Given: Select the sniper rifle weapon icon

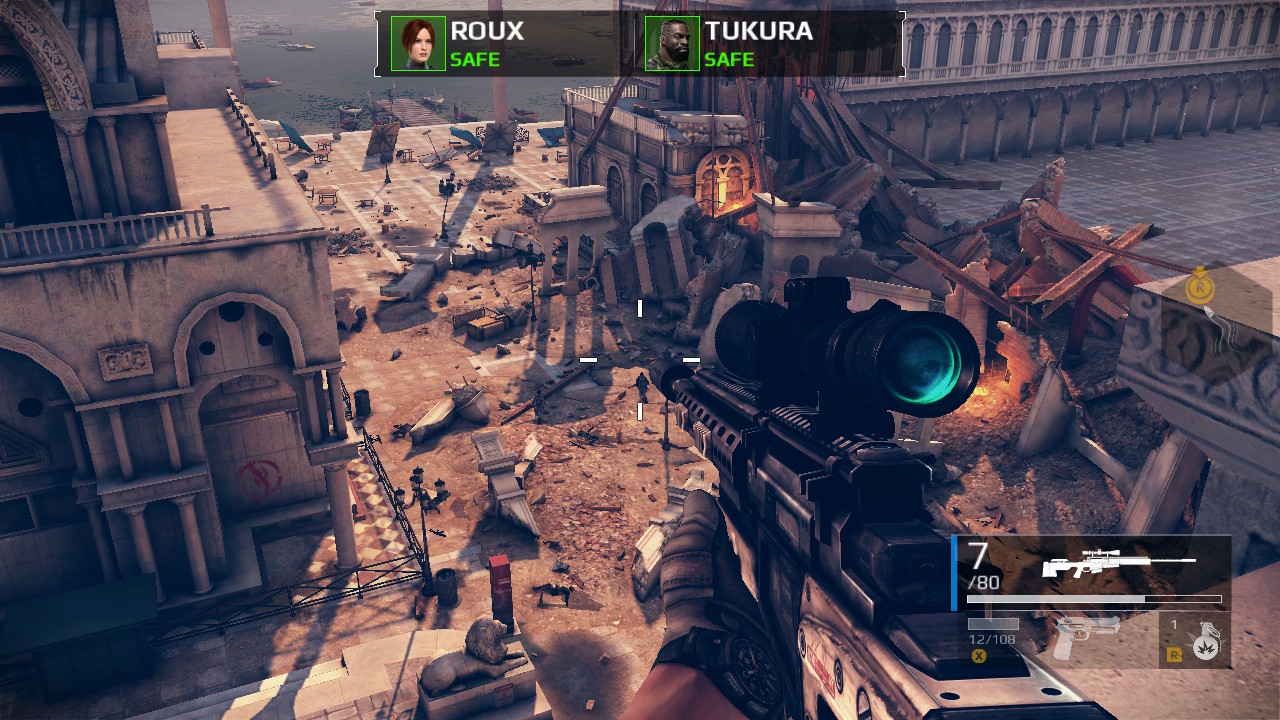Looking at the screenshot, I should (1118, 565).
